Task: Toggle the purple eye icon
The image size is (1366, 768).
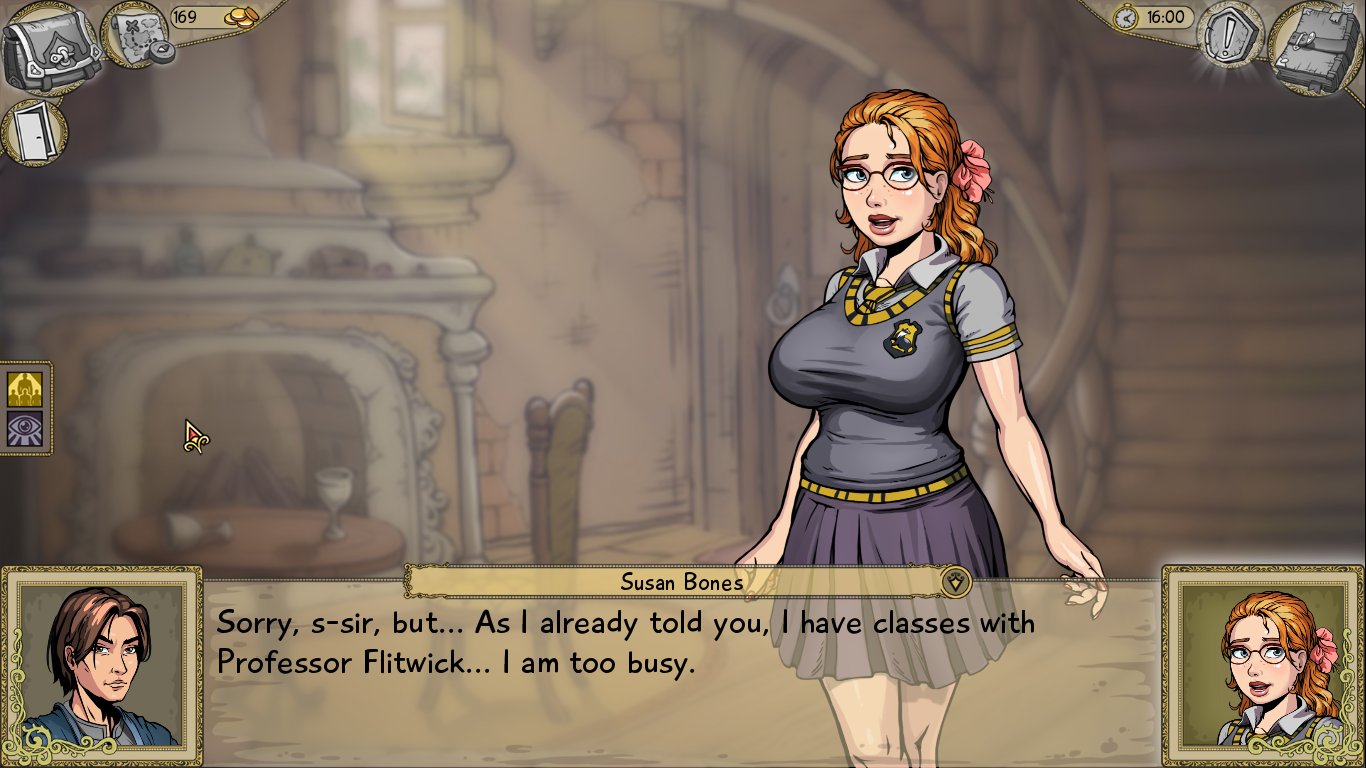Action: click(x=25, y=429)
